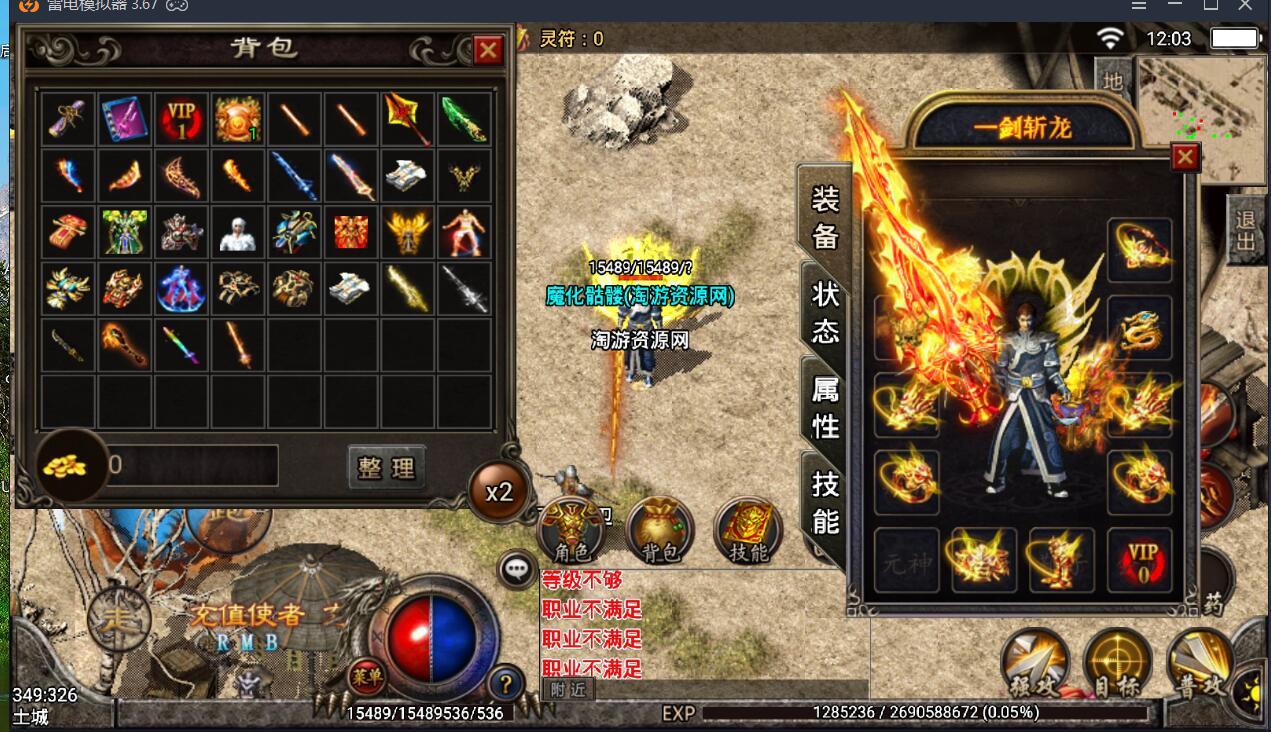Image resolution: width=1271 pixels, height=732 pixels.
Task: Open the 角色 character button
Action: pyautogui.click(x=571, y=530)
